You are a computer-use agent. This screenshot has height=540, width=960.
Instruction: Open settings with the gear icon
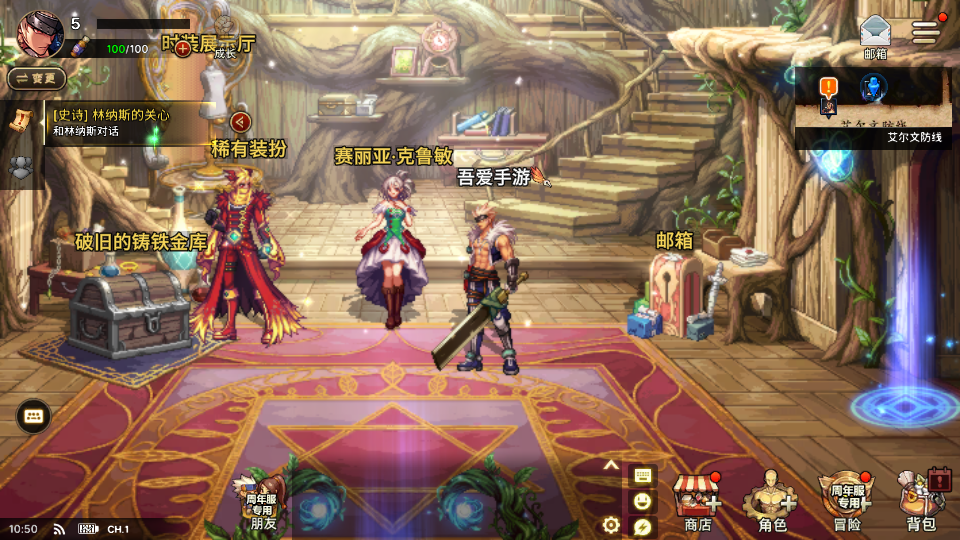coord(611,525)
